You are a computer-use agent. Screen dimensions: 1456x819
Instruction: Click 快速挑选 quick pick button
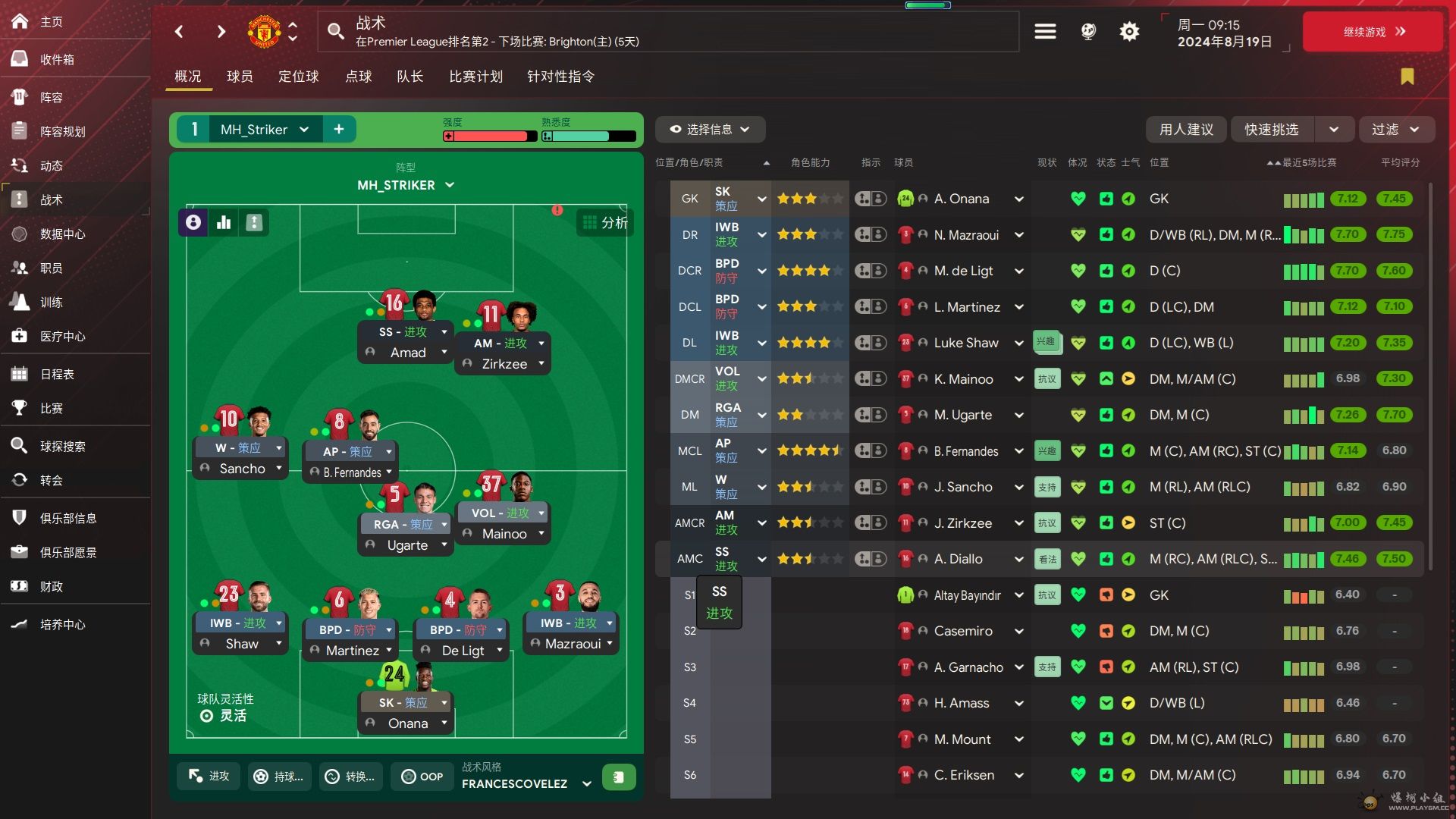pyautogui.click(x=1272, y=130)
